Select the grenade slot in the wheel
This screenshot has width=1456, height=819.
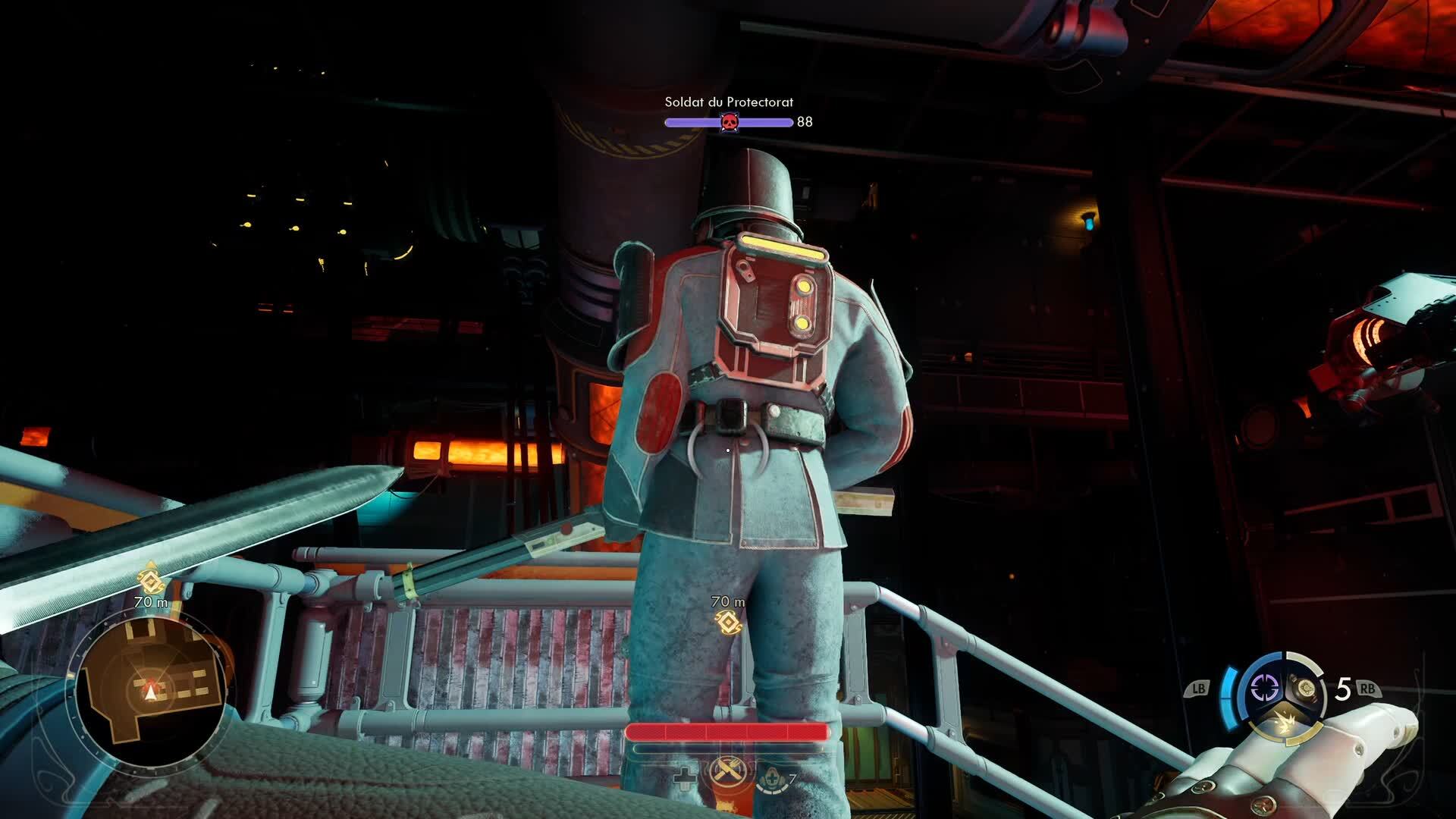tap(1307, 688)
